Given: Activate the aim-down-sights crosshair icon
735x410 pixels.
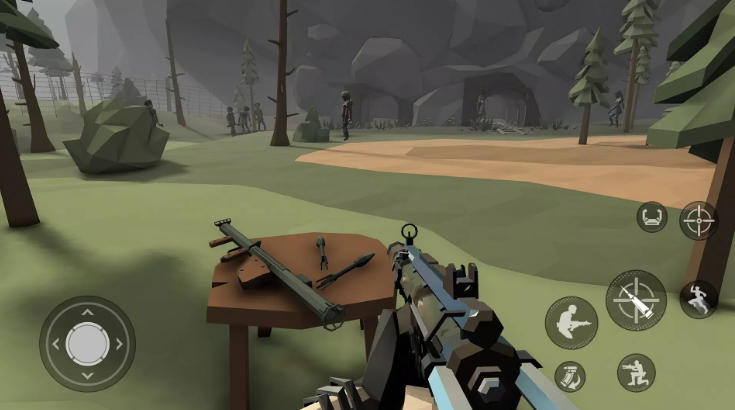Looking at the screenshot, I should tap(698, 220).
